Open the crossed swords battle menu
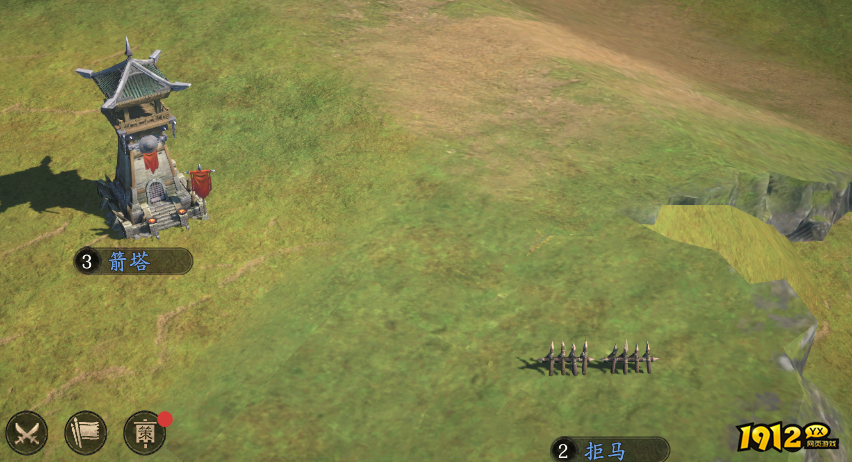Screen dimensions: 852x462 click(x=26, y=433)
